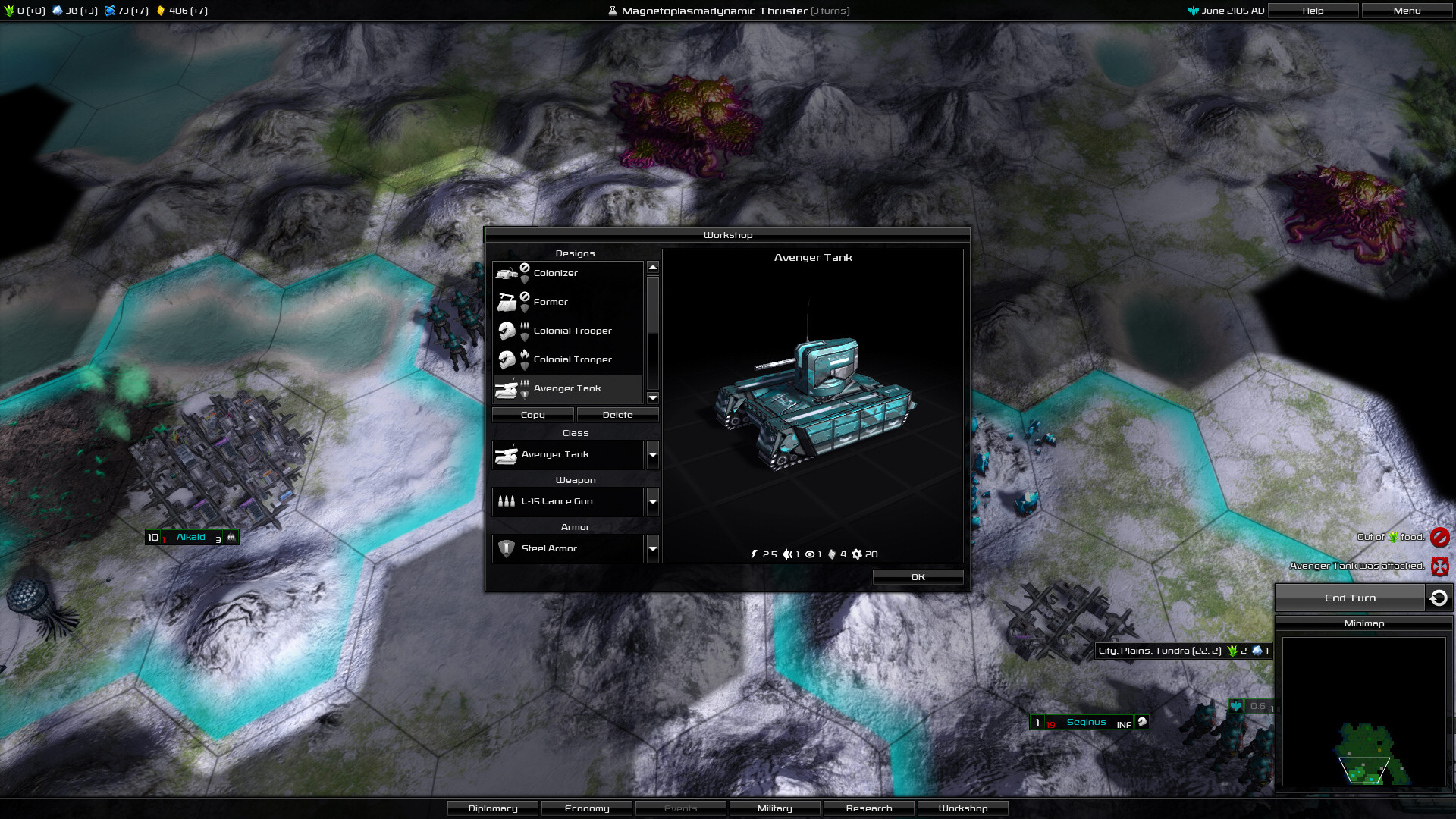The width and height of the screenshot is (1456, 819).
Task: End the current turn
Action: tap(1350, 598)
